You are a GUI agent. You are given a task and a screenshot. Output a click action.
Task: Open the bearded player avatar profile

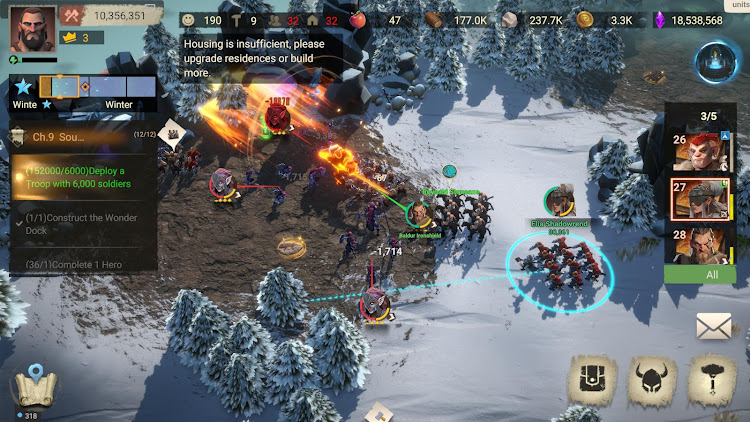click(x=32, y=27)
